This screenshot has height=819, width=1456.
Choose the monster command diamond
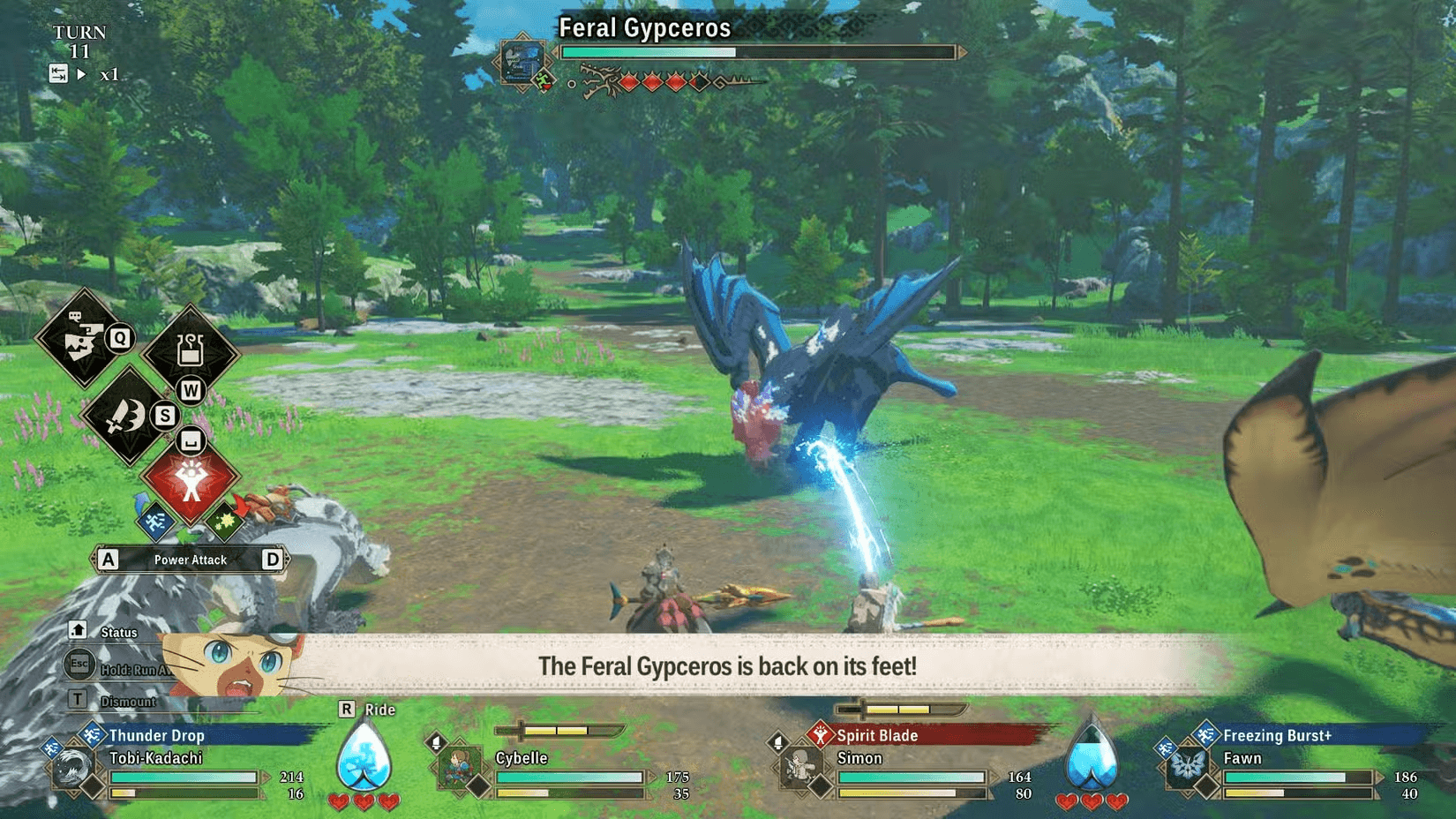point(83,338)
